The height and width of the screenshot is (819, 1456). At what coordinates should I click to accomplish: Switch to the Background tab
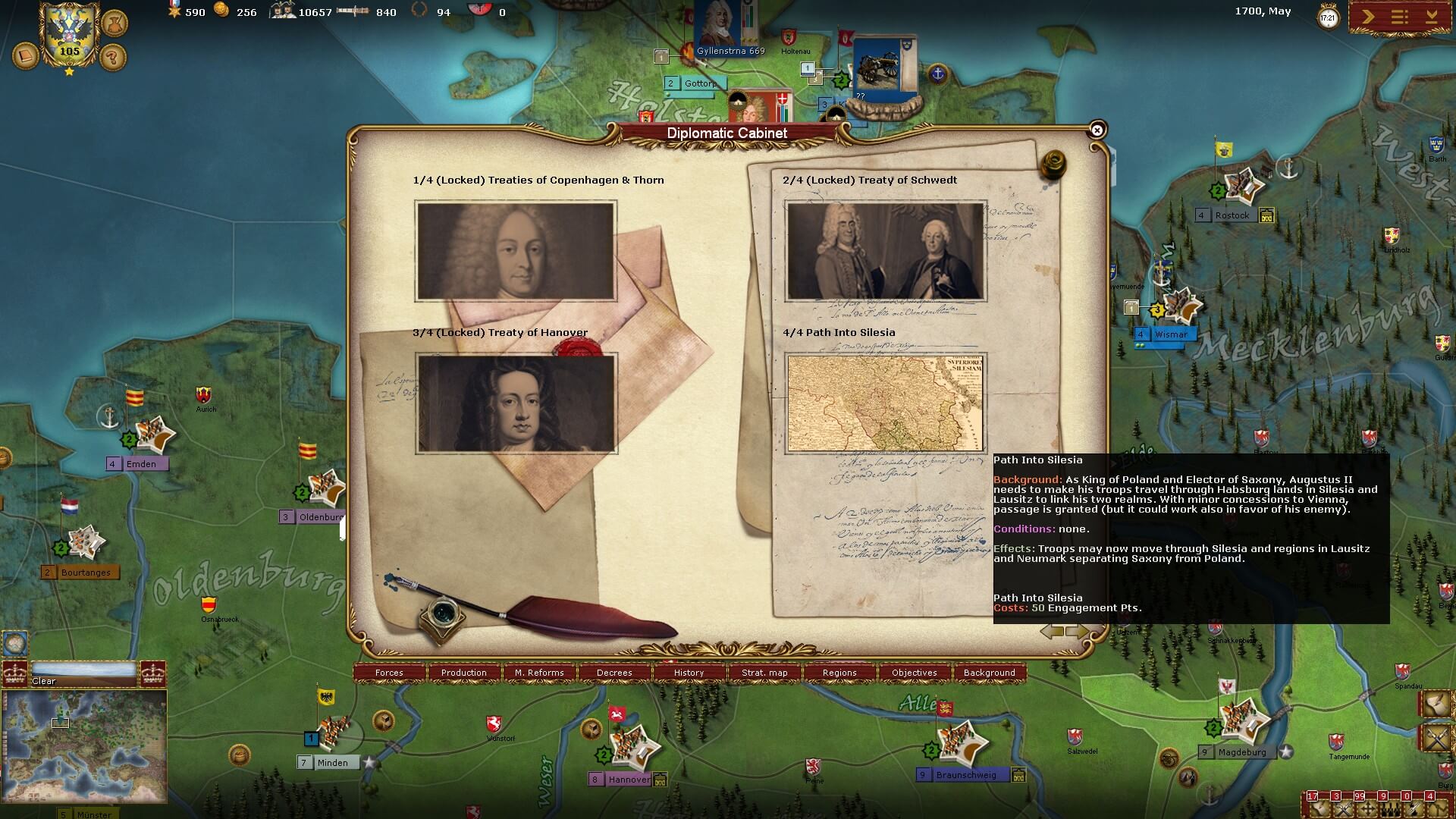(989, 673)
